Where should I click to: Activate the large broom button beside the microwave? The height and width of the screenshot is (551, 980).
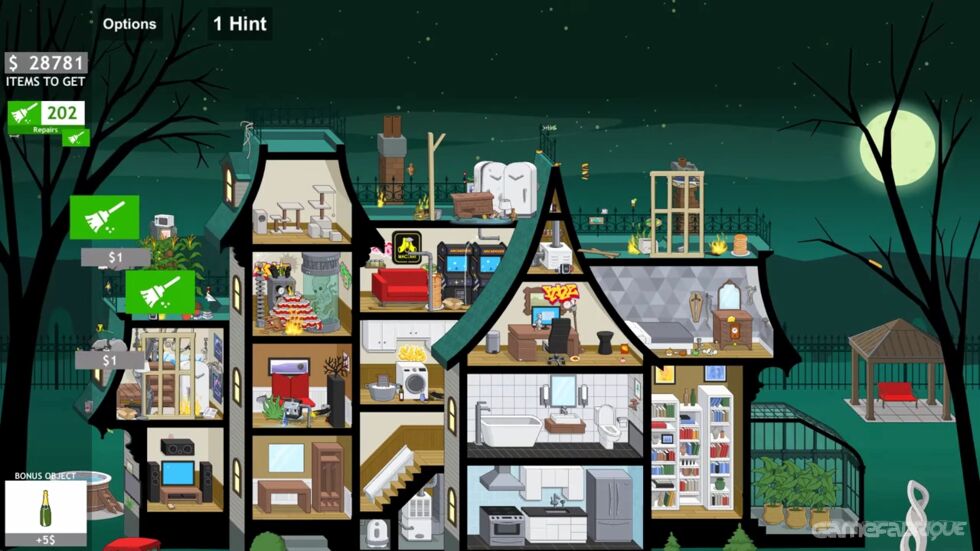(x=104, y=217)
